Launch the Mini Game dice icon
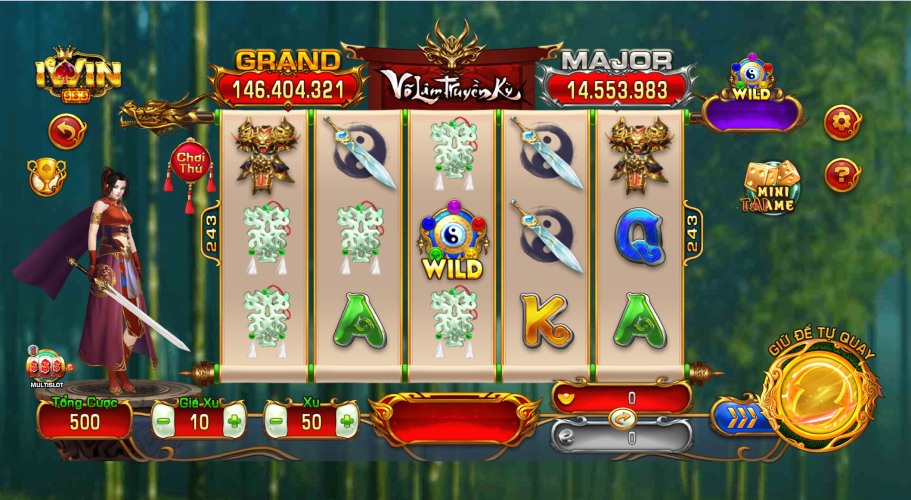 point(770,187)
